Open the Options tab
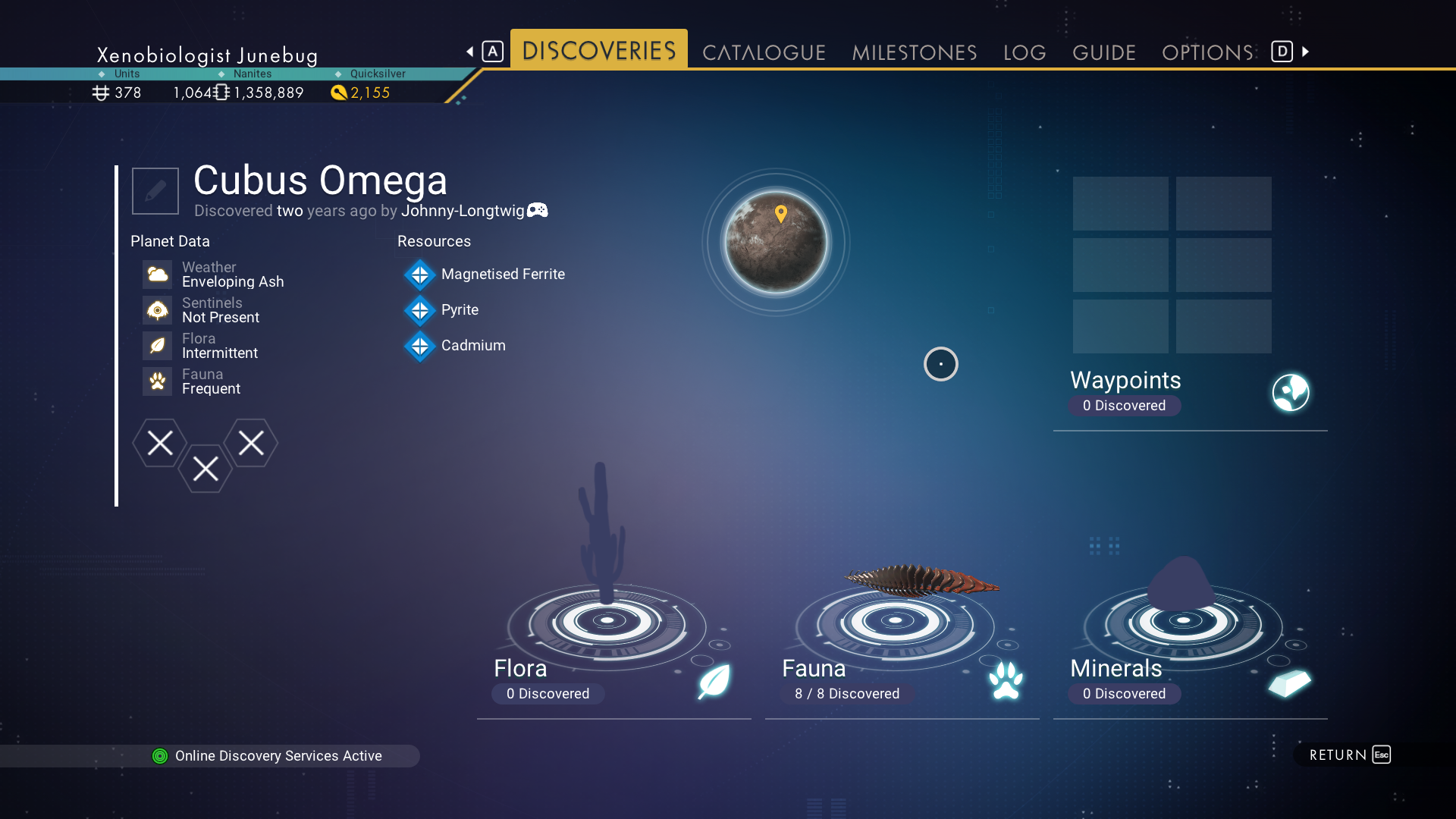1456x819 pixels. [x=1207, y=52]
